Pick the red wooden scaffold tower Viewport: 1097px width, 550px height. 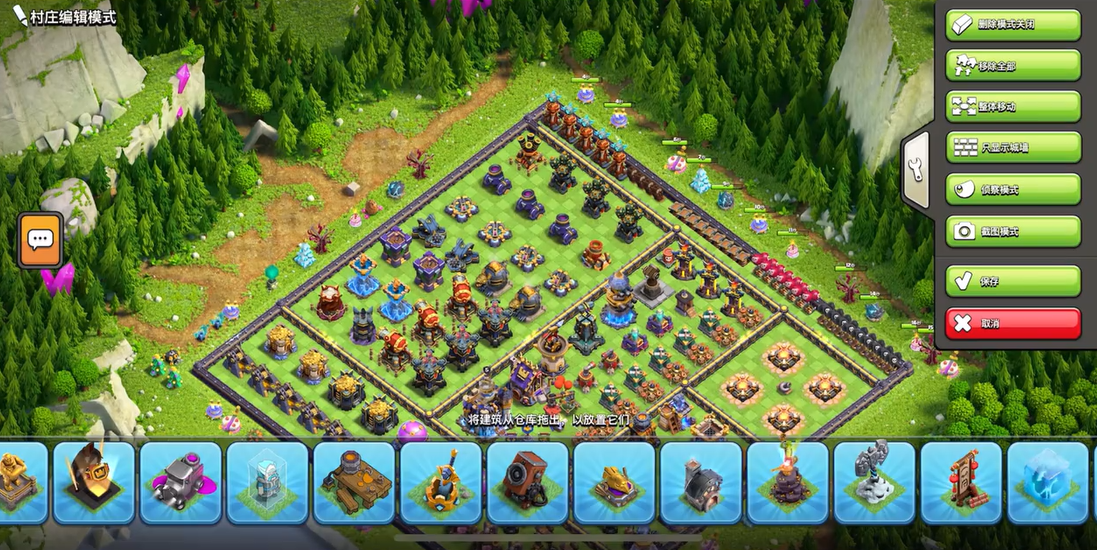pyautogui.click(x=961, y=483)
